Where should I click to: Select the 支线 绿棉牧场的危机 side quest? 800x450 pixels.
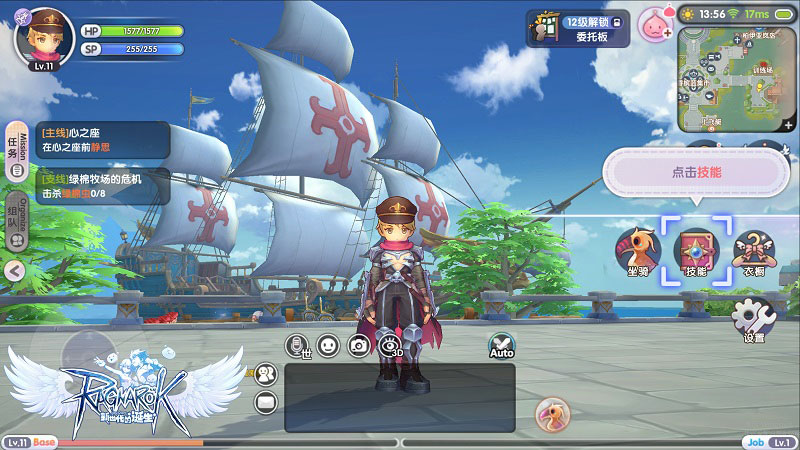click(100, 185)
